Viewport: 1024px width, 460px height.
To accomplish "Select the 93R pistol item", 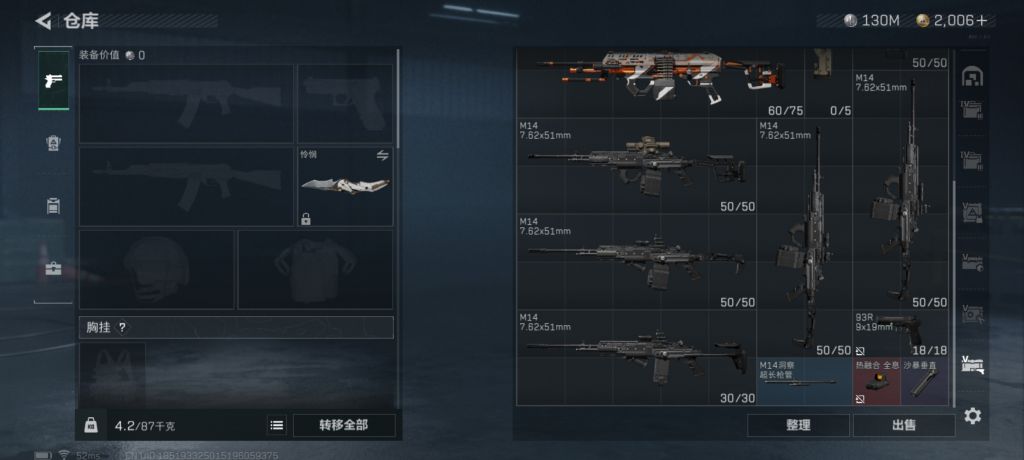I will (x=900, y=333).
